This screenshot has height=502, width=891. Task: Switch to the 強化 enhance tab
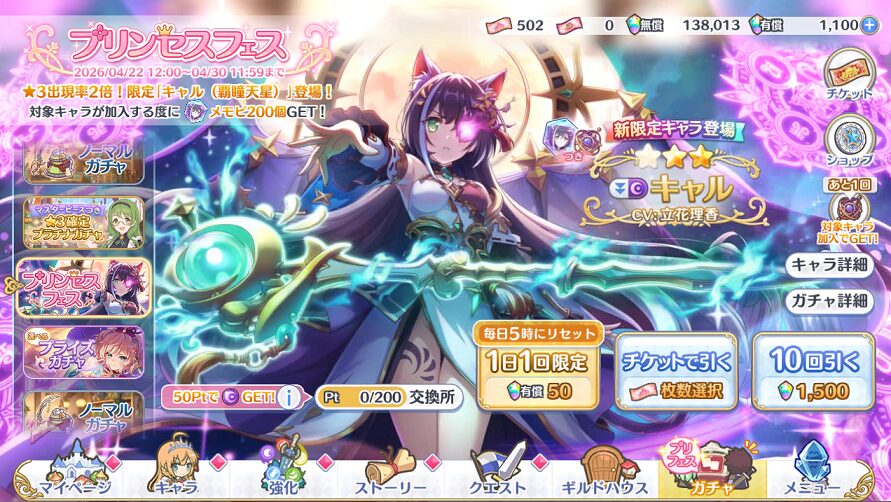(283, 474)
